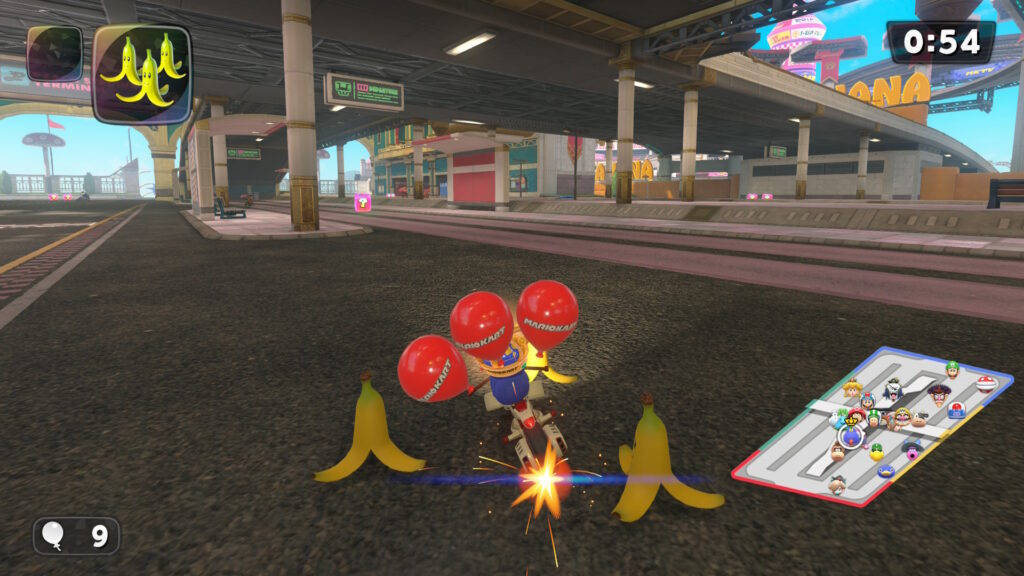Select the triple bananas item slot
The image size is (1024, 576).
click(141, 73)
